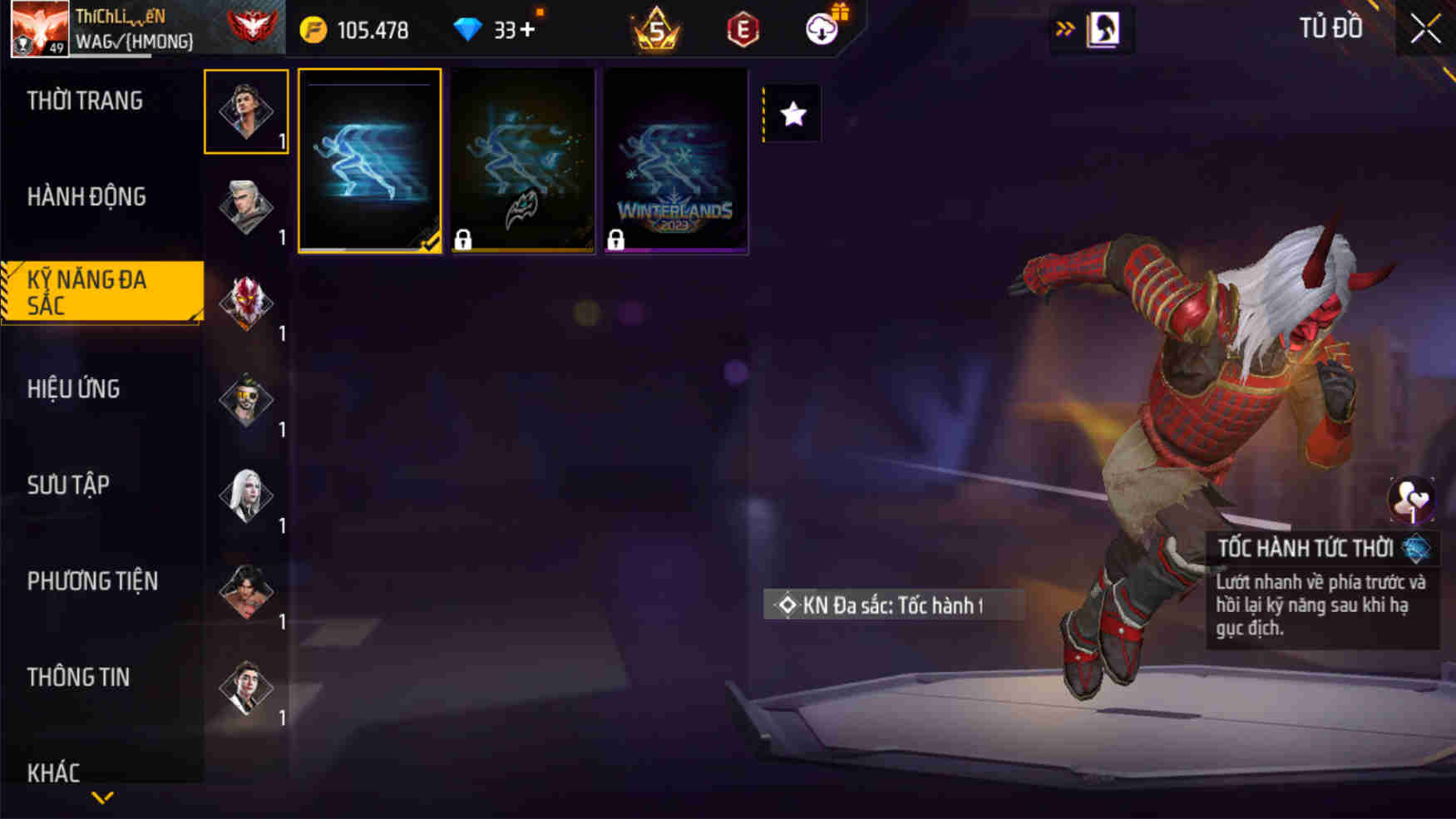The height and width of the screenshot is (819, 1456).
Task: Open the KHÁC section chevron at sidebar bottom
Action: click(102, 796)
